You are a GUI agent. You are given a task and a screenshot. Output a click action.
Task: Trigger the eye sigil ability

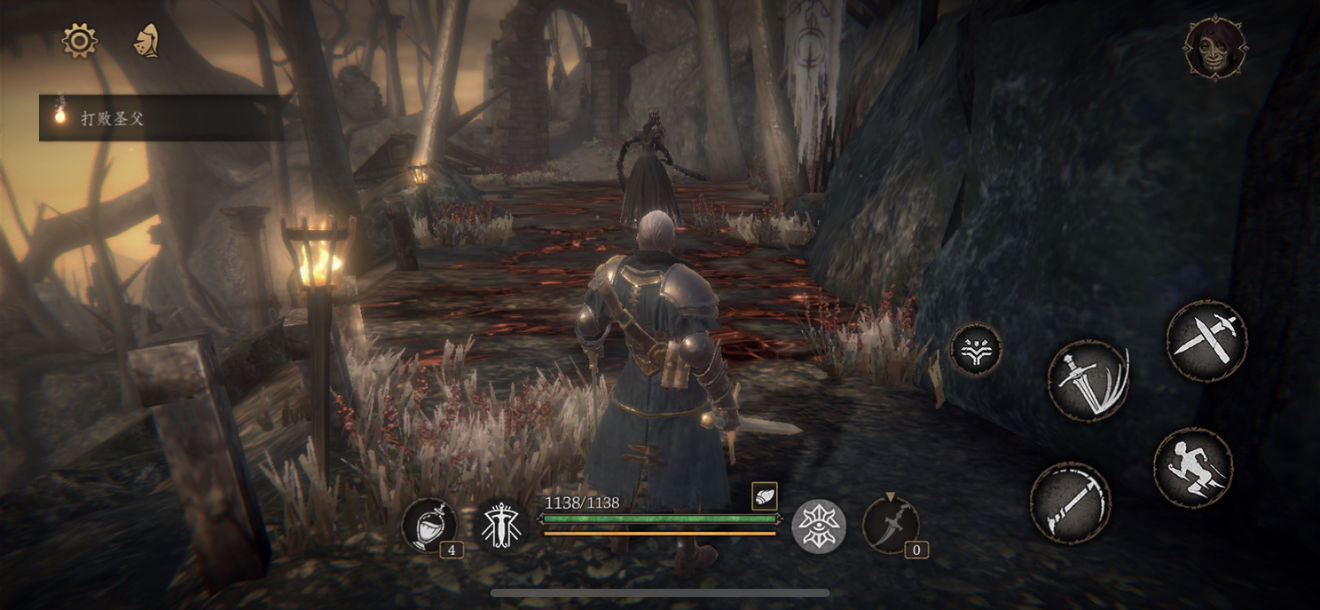point(818,525)
